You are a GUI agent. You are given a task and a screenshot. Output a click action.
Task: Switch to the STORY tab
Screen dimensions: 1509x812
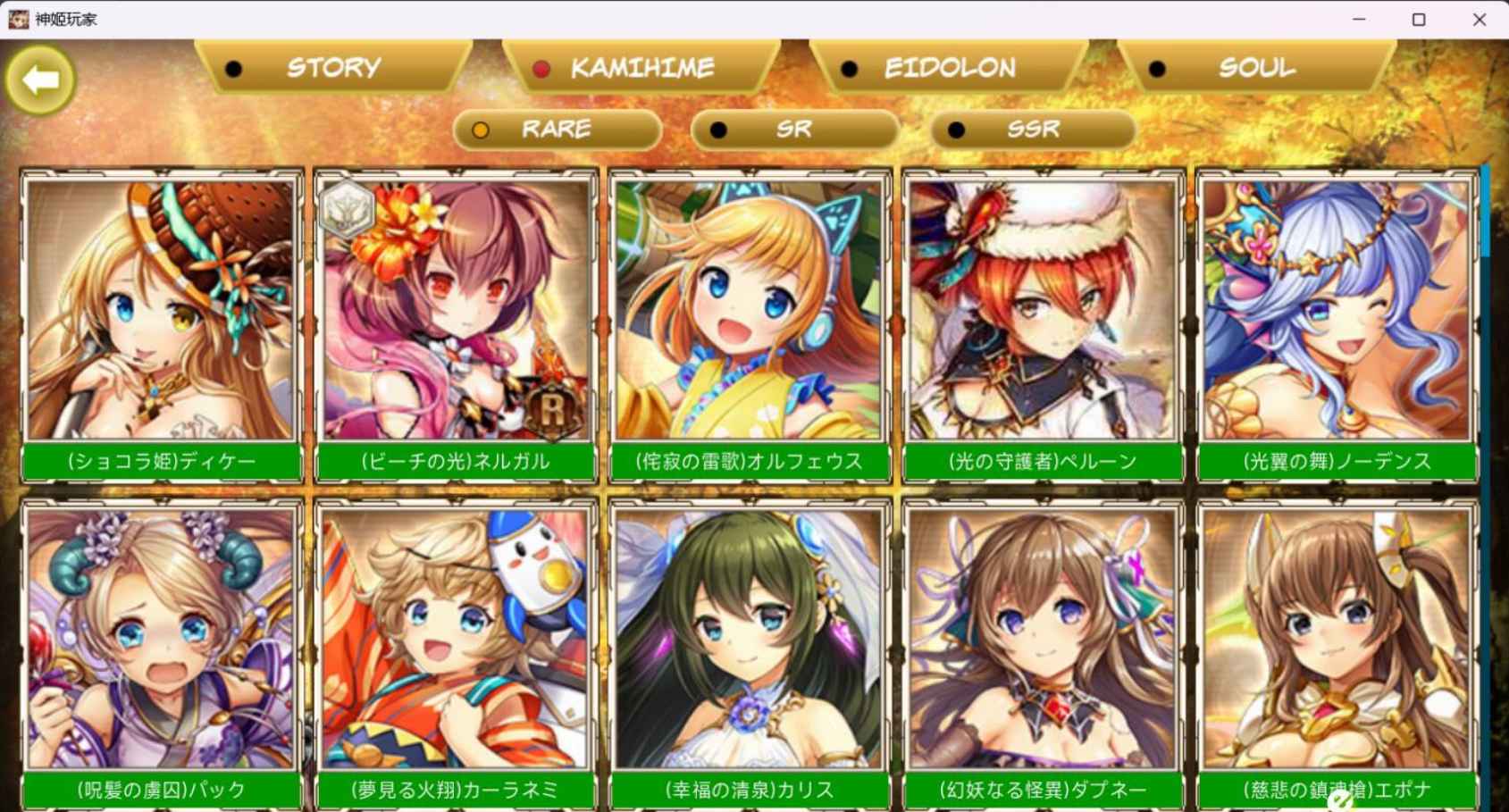coord(331,67)
